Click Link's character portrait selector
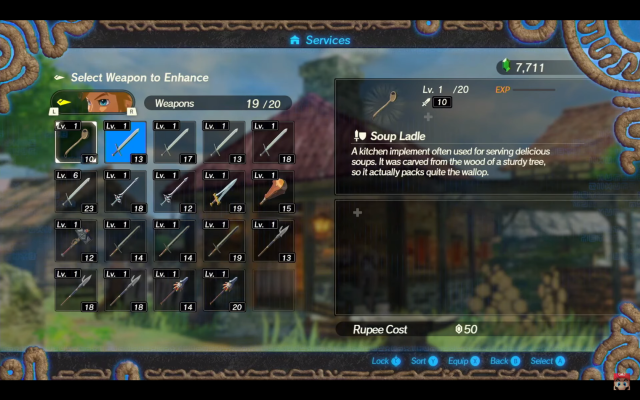The width and height of the screenshot is (640, 400). (x=92, y=103)
